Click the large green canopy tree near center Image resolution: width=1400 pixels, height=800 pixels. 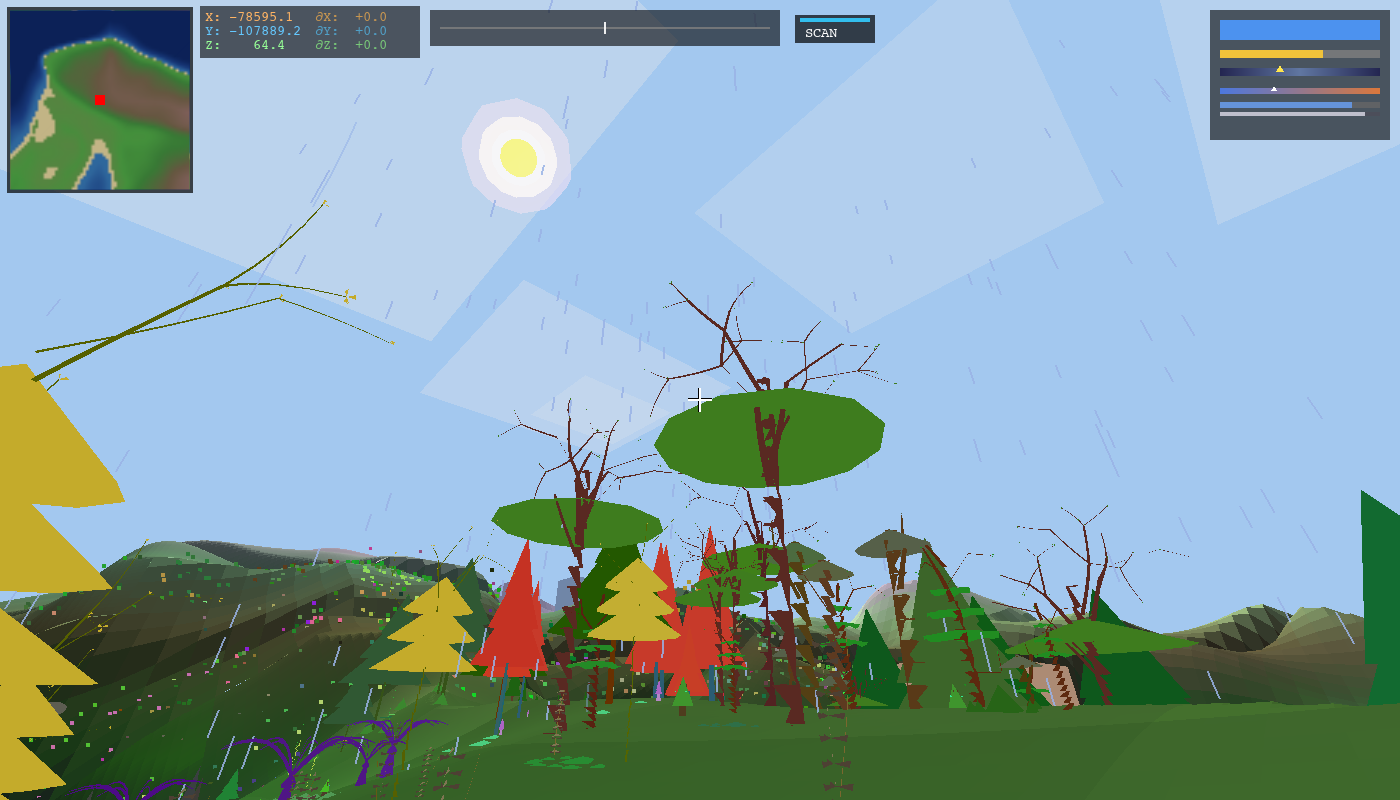click(x=770, y=435)
